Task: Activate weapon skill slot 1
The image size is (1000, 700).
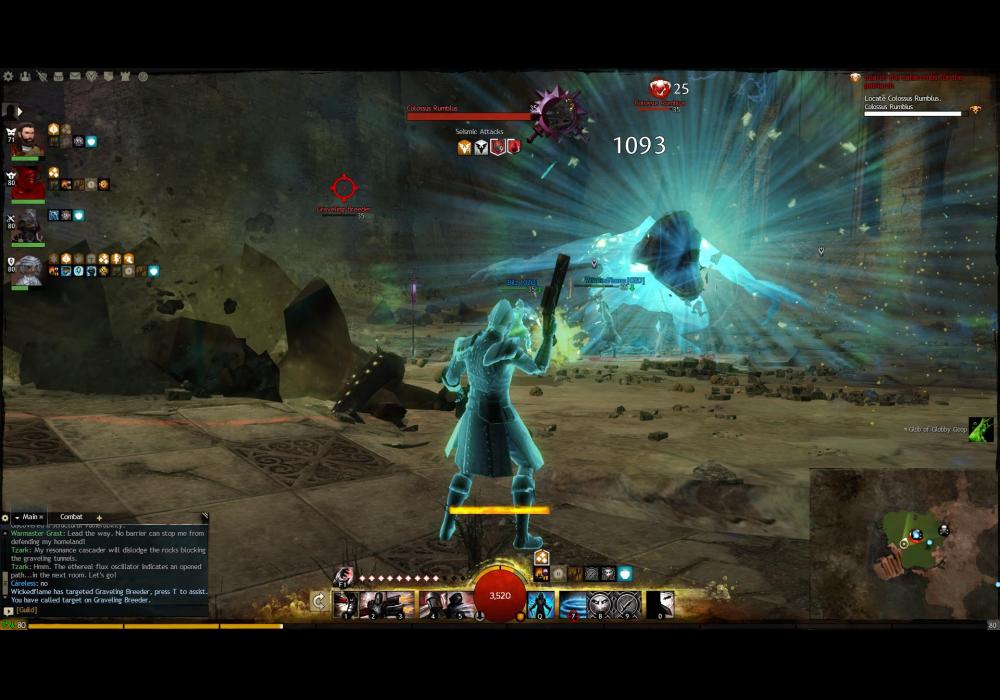Action: point(345,604)
